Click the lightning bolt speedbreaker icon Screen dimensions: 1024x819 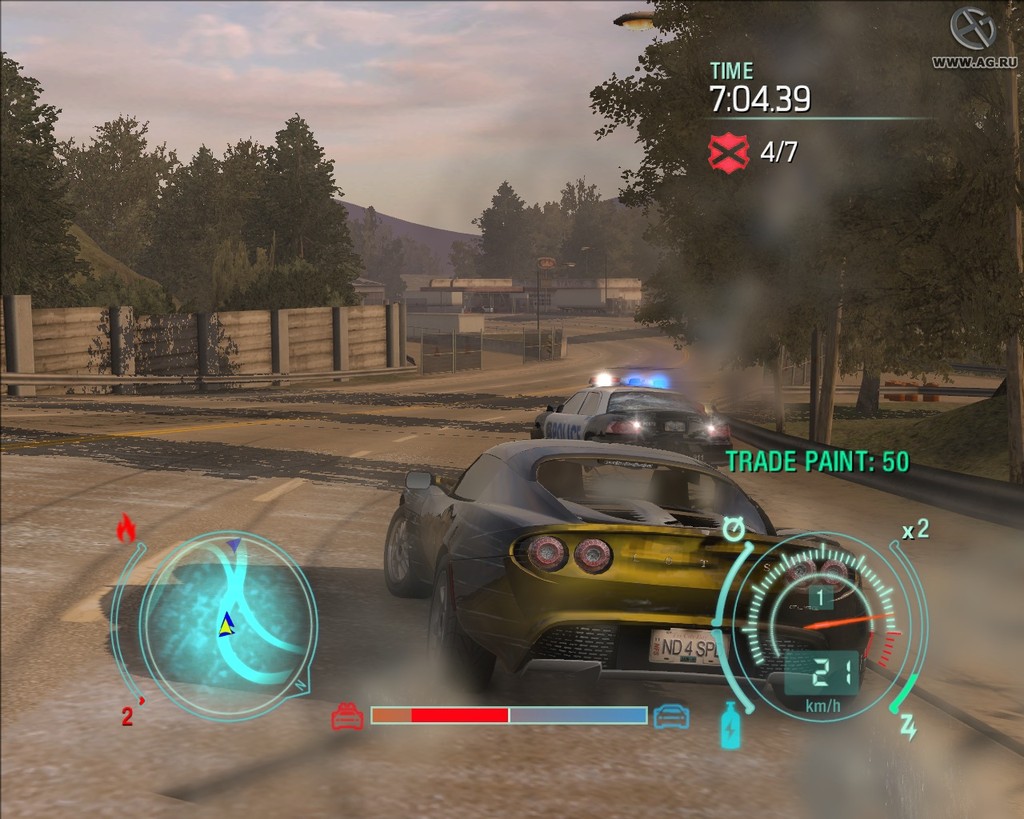908,729
